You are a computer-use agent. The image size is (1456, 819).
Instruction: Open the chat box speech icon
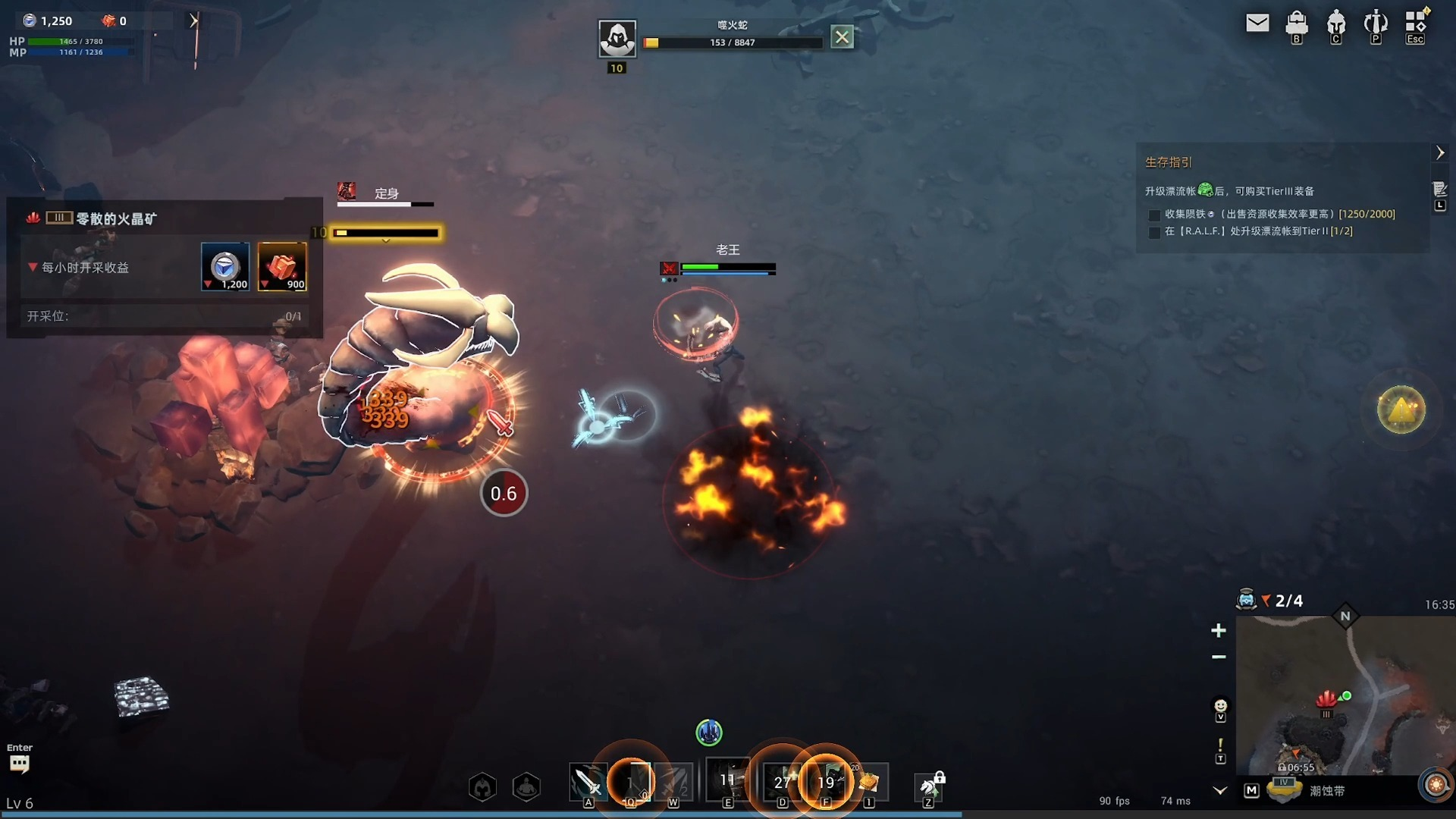(20, 763)
